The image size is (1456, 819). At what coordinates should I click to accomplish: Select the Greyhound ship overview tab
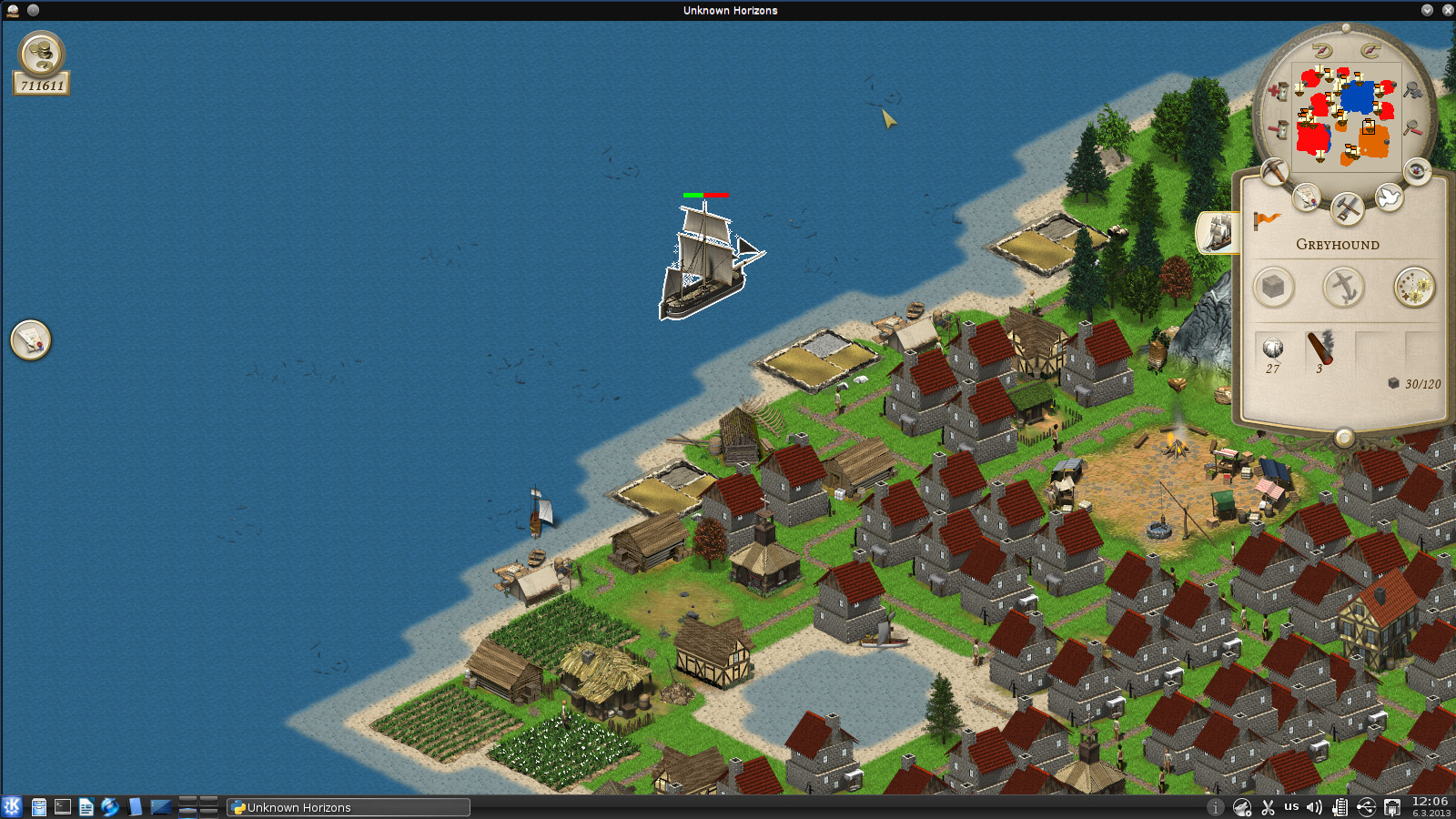click(1218, 233)
